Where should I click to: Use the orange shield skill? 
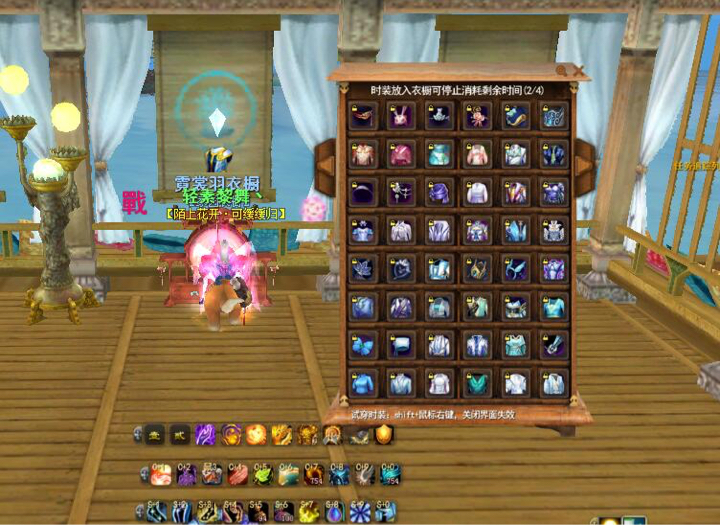point(384,434)
